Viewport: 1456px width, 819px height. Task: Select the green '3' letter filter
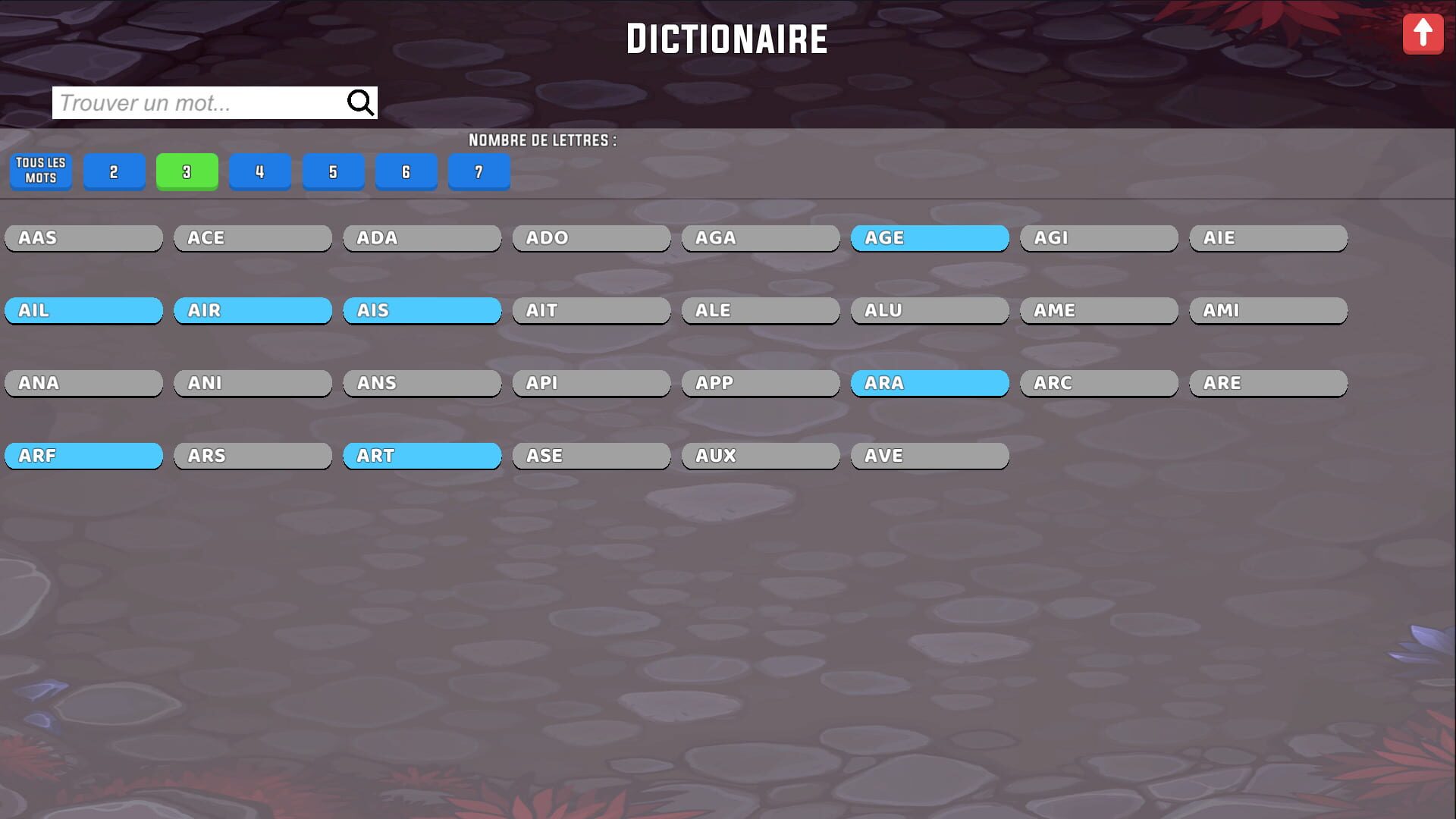coord(187,171)
